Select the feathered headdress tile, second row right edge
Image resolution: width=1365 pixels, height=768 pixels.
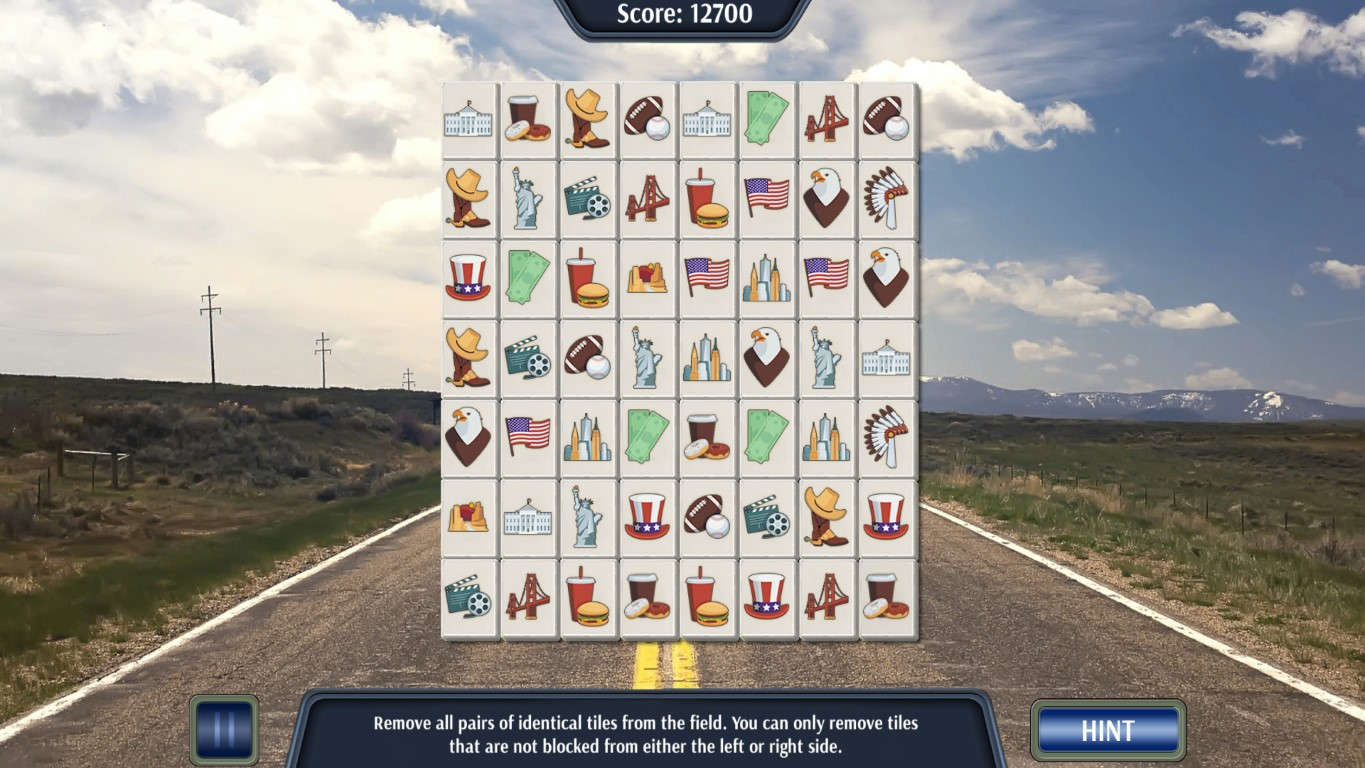click(x=885, y=198)
